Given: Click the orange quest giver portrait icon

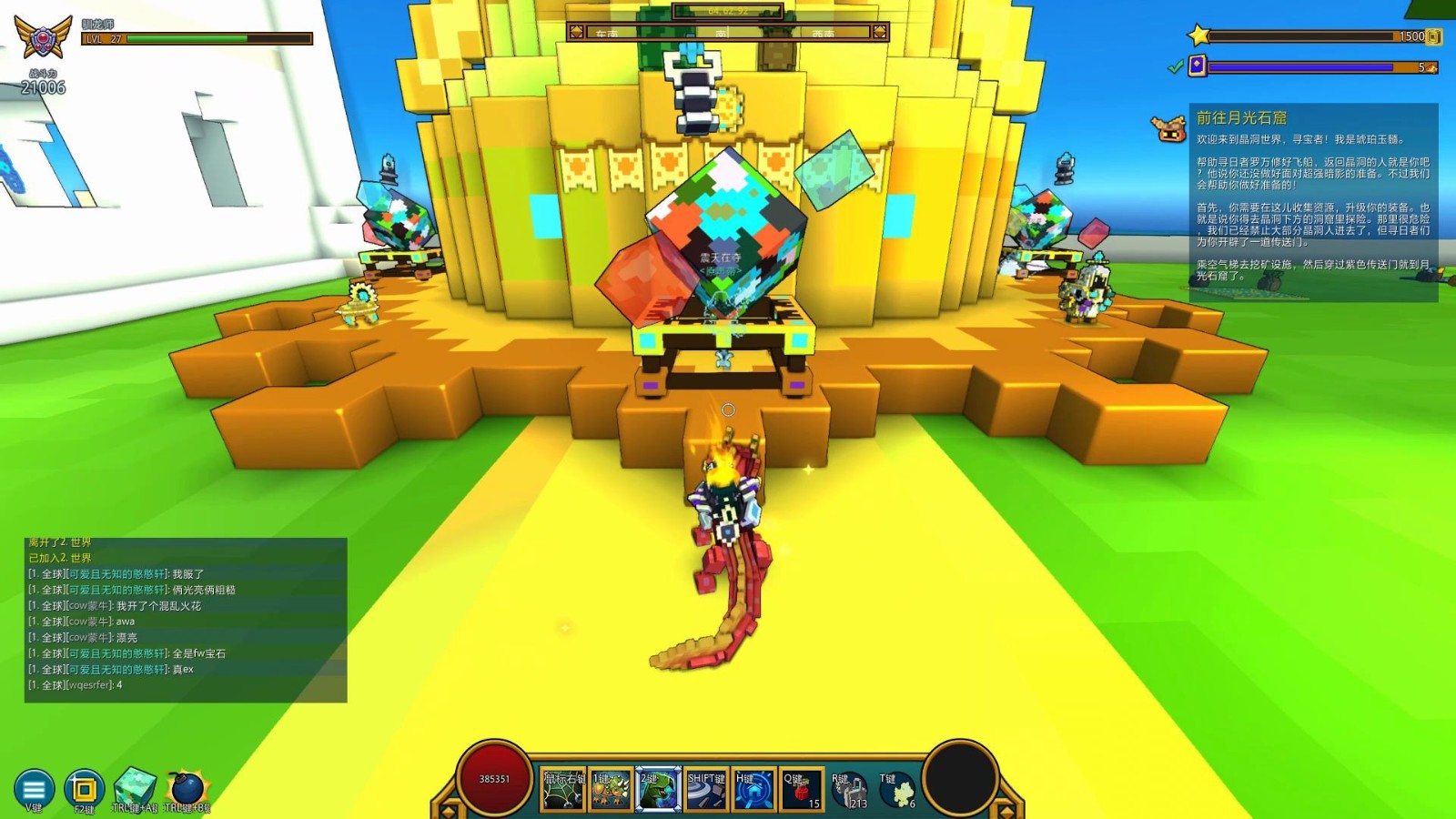Looking at the screenshot, I should 1169,129.
